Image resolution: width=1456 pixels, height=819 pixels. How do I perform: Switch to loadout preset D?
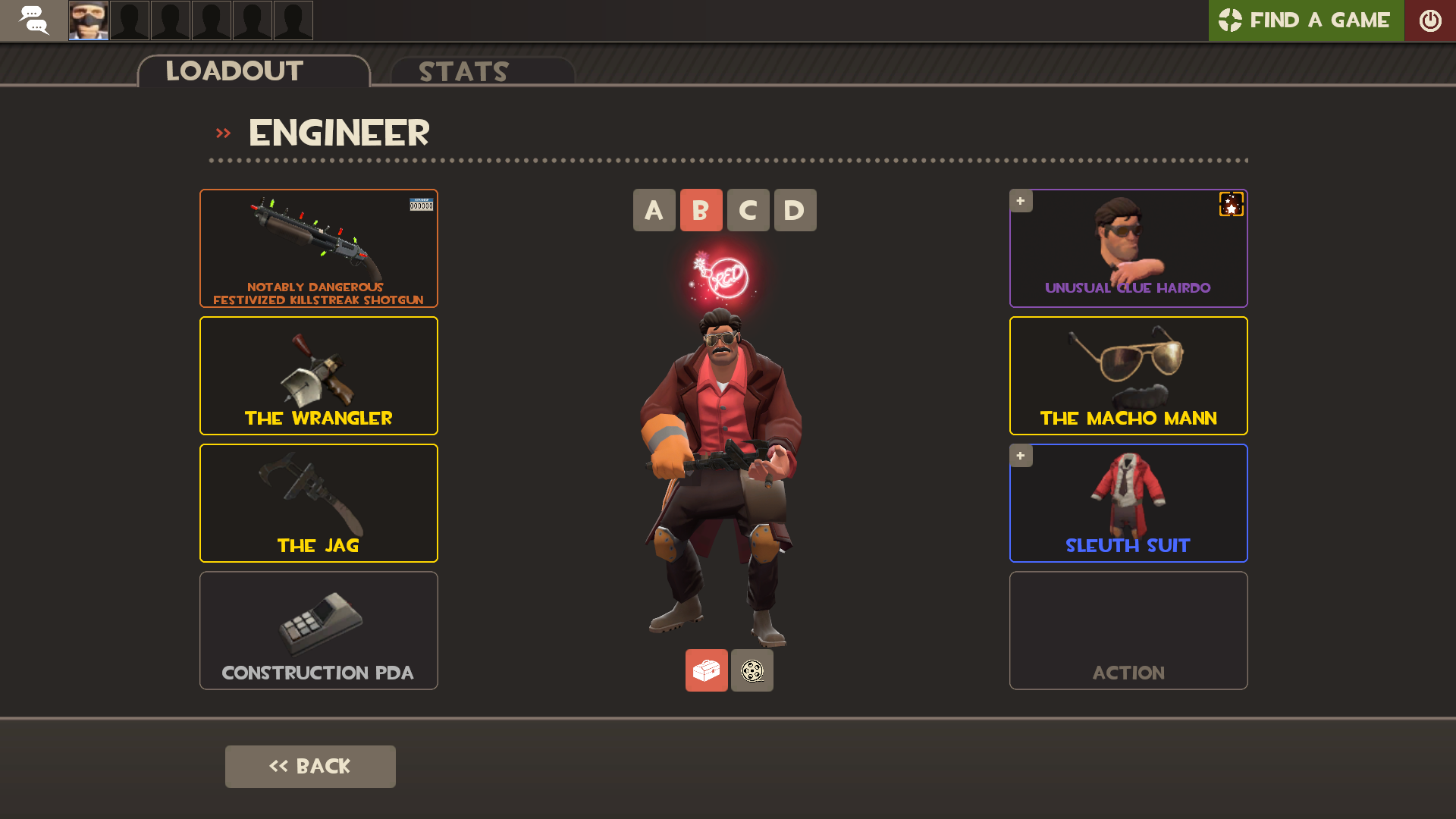pyautogui.click(x=795, y=210)
